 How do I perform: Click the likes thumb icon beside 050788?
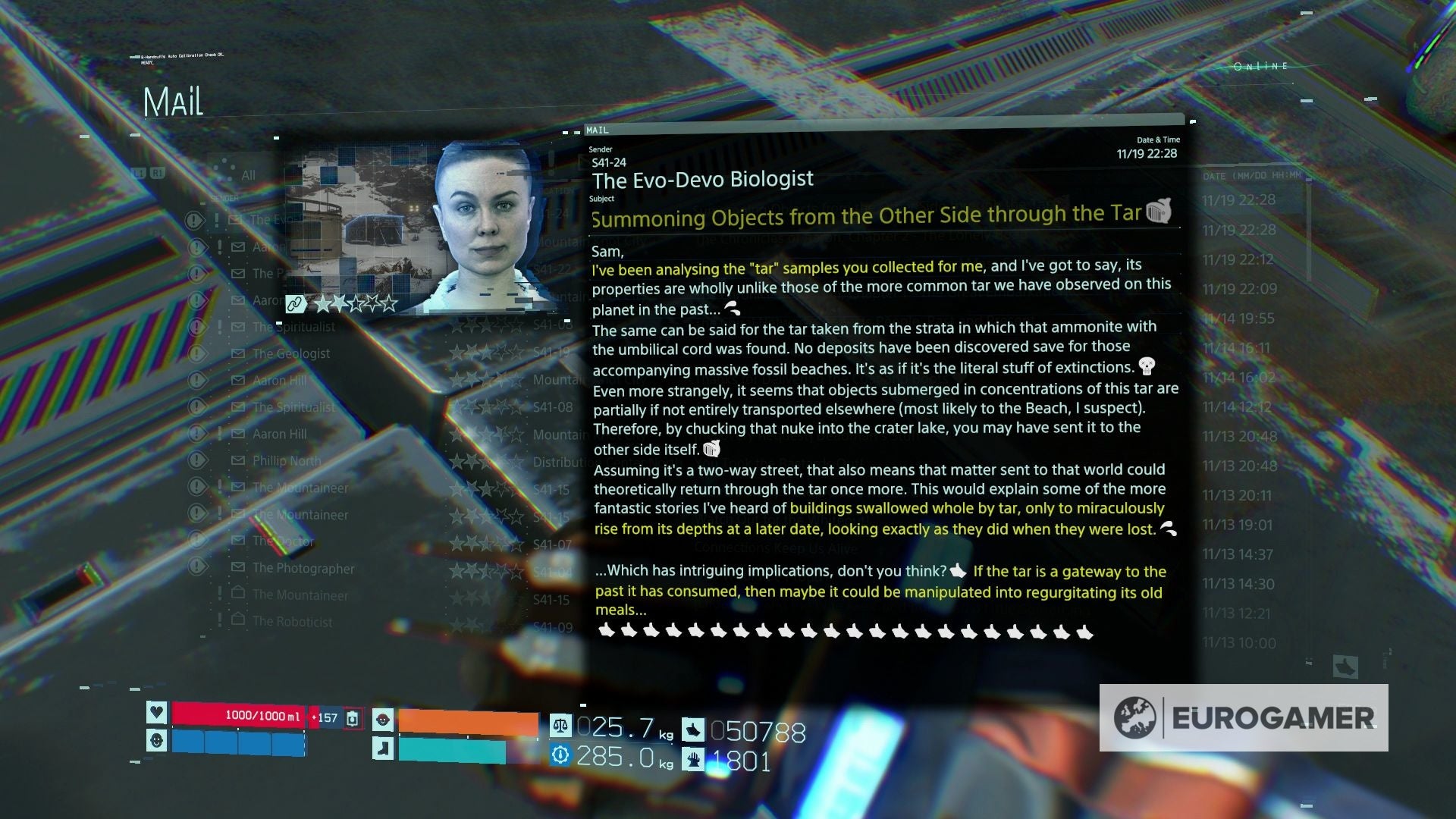694,730
